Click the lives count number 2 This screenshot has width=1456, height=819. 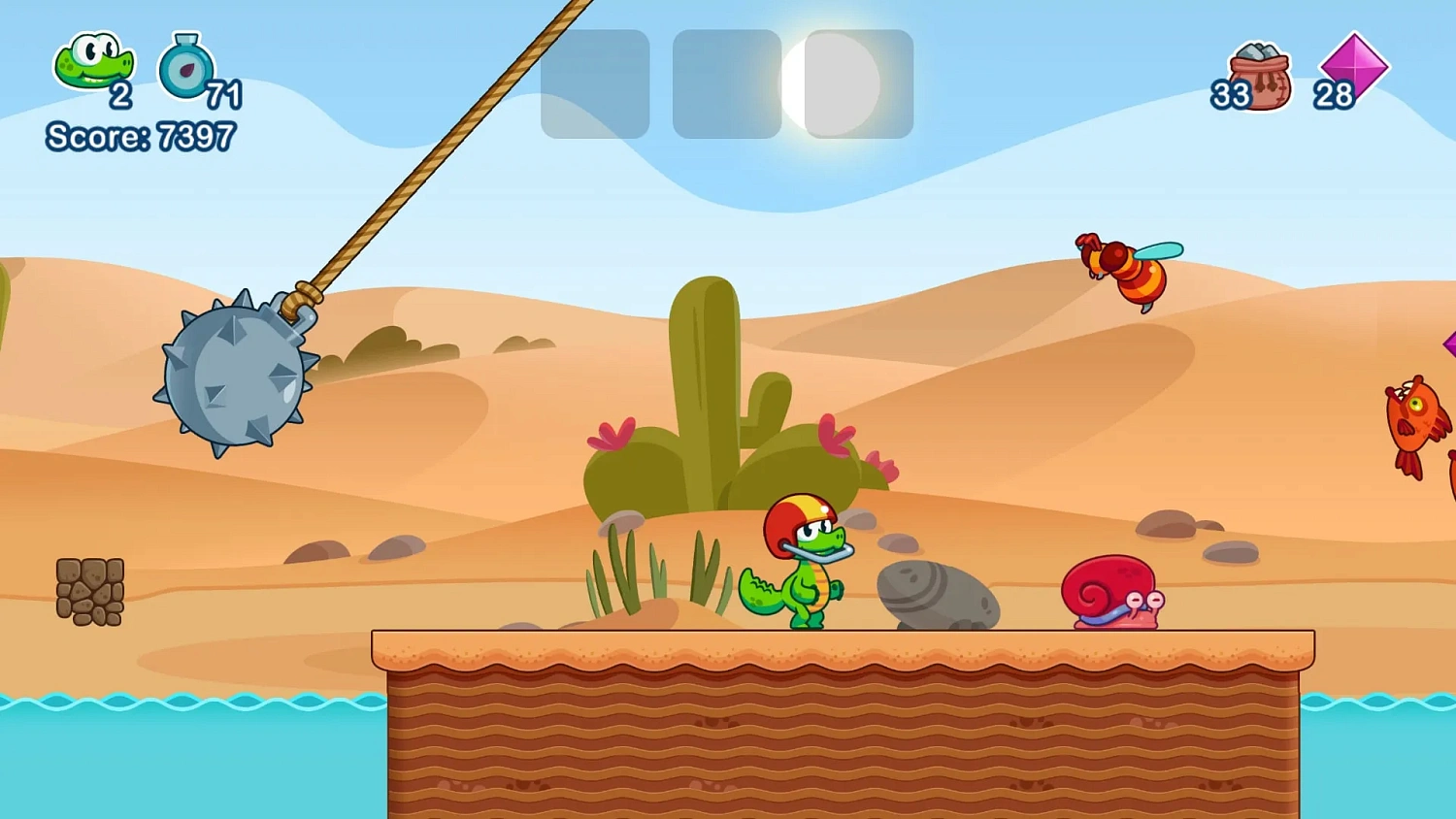[122, 95]
